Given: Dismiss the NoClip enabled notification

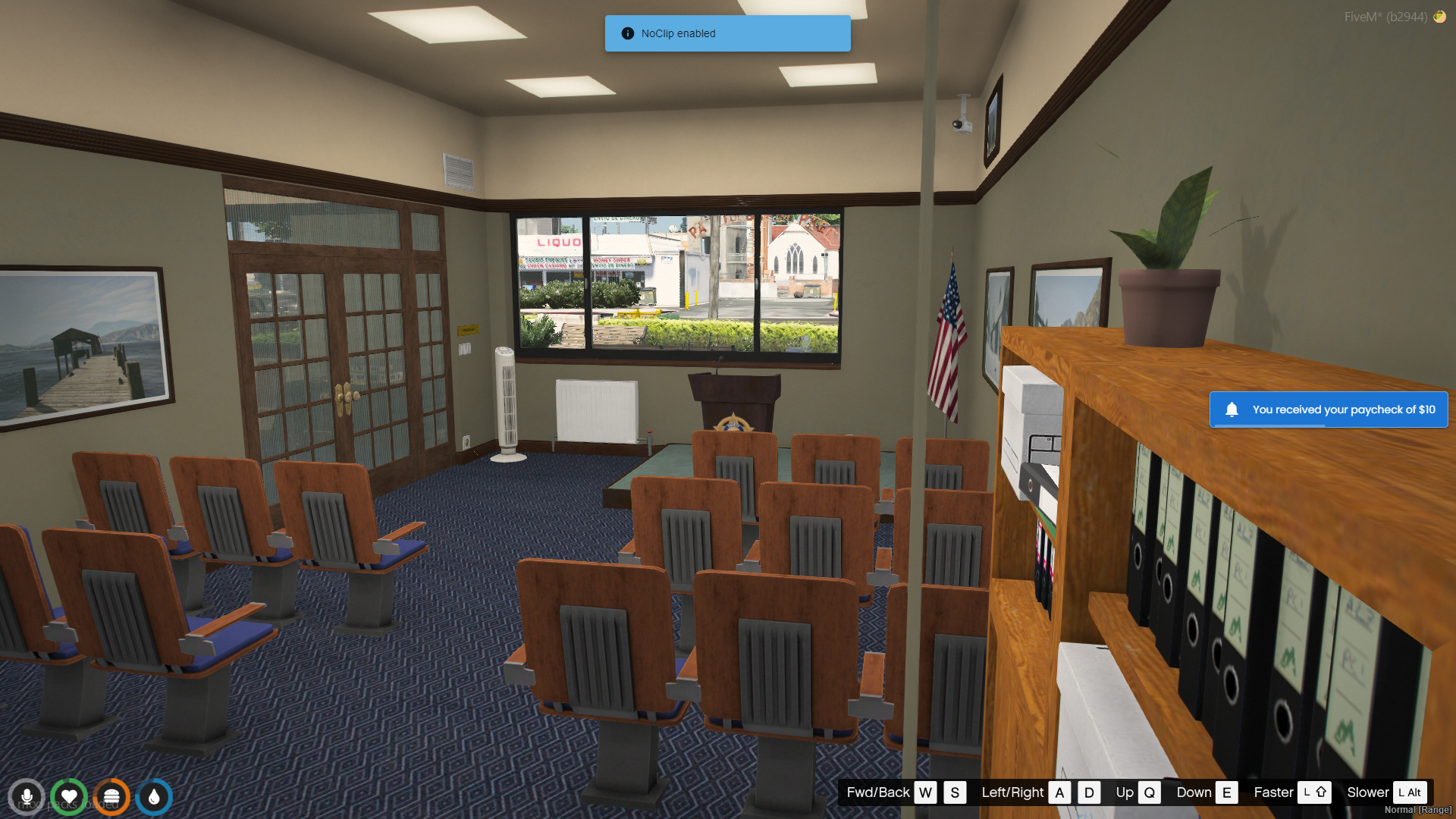Looking at the screenshot, I should [727, 33].
